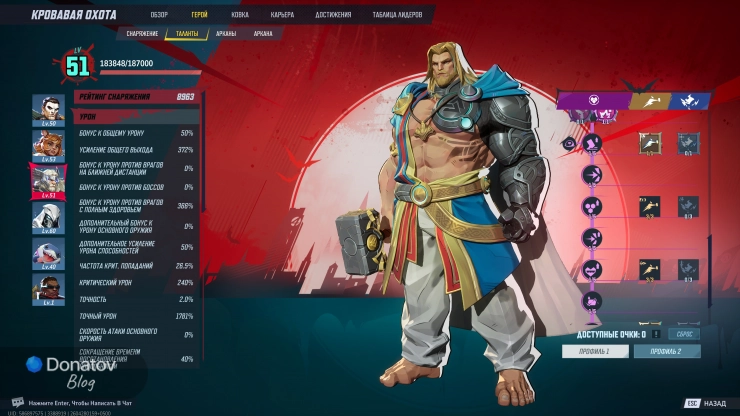Show the Достижения tab
Screen dimensions: 740x416
pyautogui.click(x=333, y=15)
